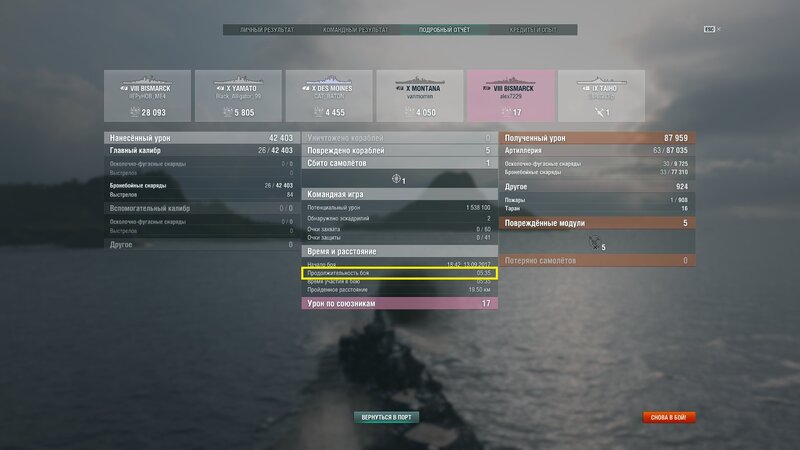The width and height of the screenshot is (800, 450).
Task: Select the Подробный отчёт tab
Action: [444, 30]
